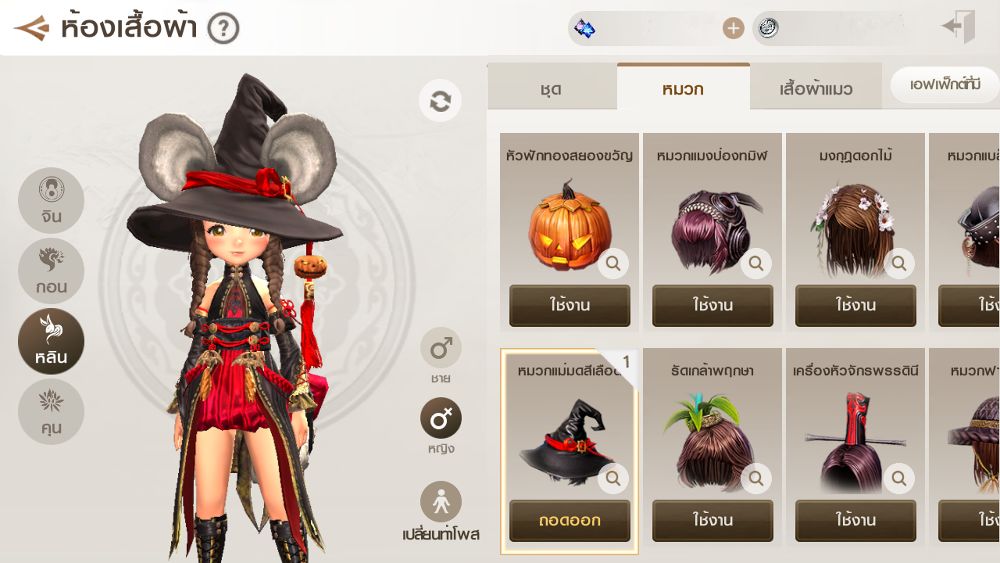Rotate the character with the refresh icon
Screen dimensions: 1000x563
(x=440, y=101)
